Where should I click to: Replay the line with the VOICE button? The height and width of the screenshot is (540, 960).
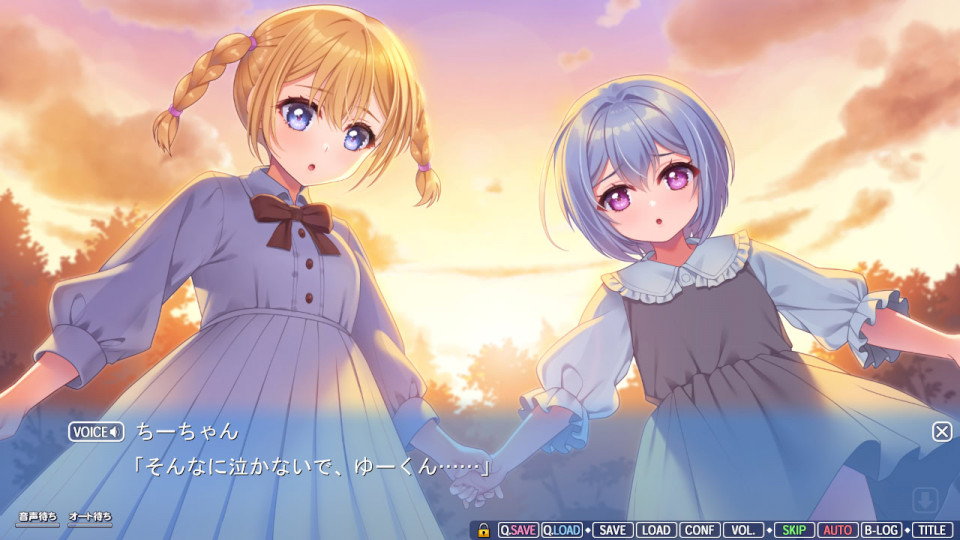click(x=96, y=432)
